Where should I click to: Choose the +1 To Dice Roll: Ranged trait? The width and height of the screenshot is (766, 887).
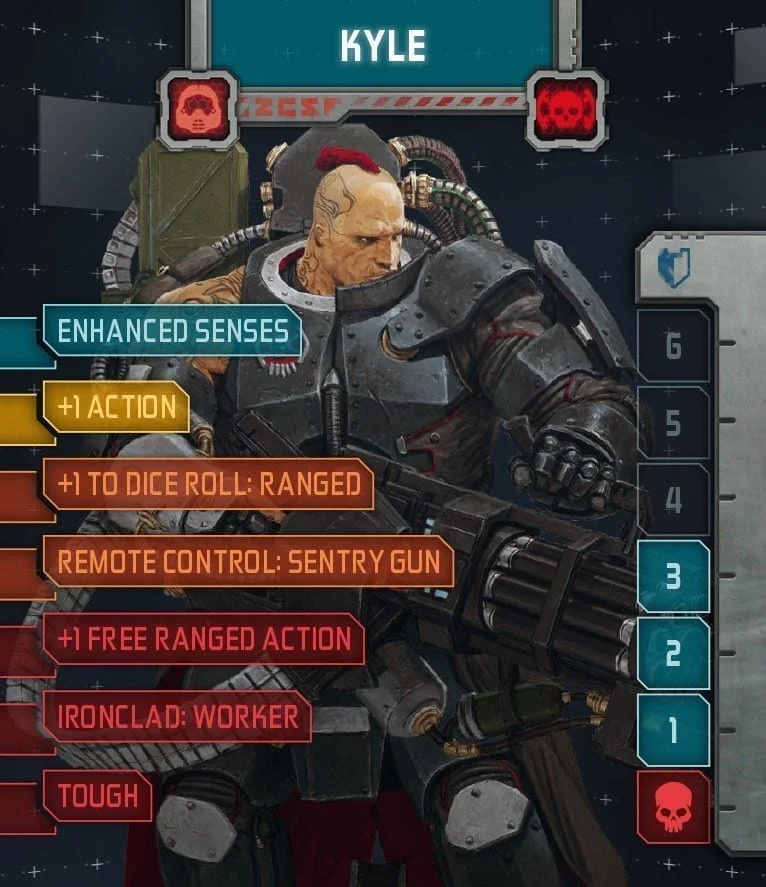click(208, 484)
